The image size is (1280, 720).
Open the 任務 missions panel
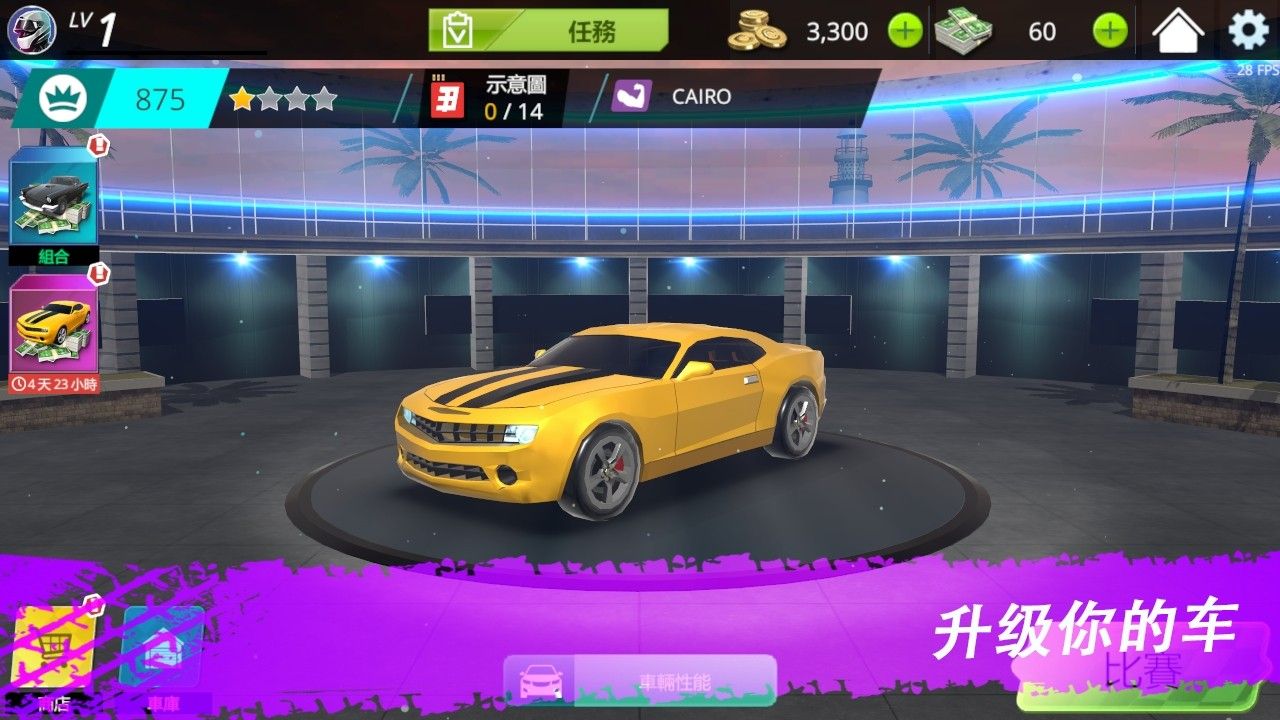(548, 31)
